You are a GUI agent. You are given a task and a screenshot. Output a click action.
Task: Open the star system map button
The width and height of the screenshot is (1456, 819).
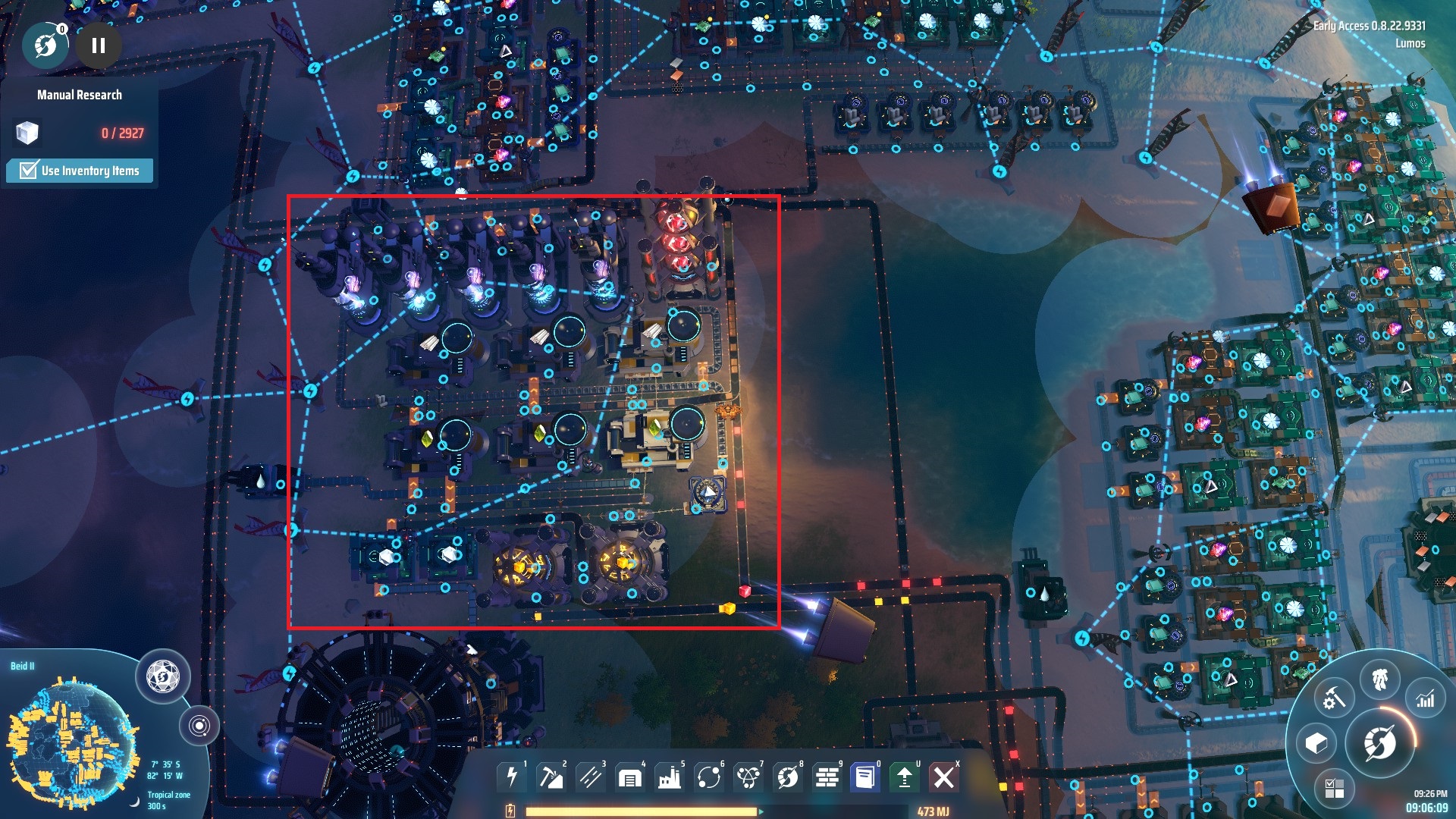click(x=199, y=726)
